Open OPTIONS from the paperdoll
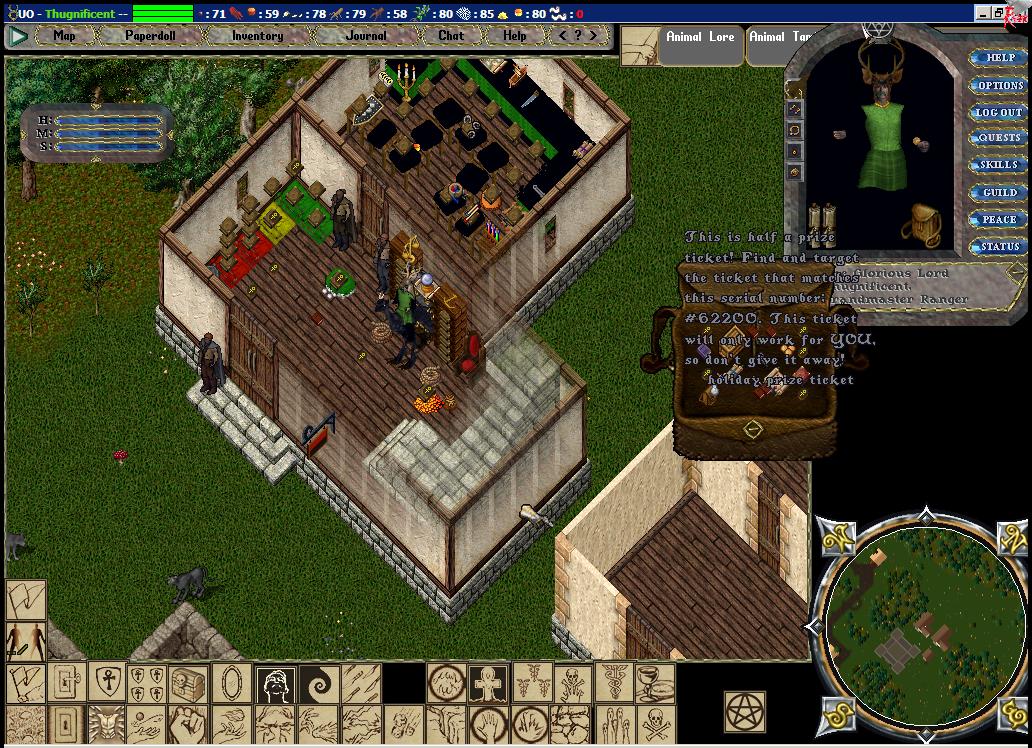The image size is (1032, 748). pos(999,86)
